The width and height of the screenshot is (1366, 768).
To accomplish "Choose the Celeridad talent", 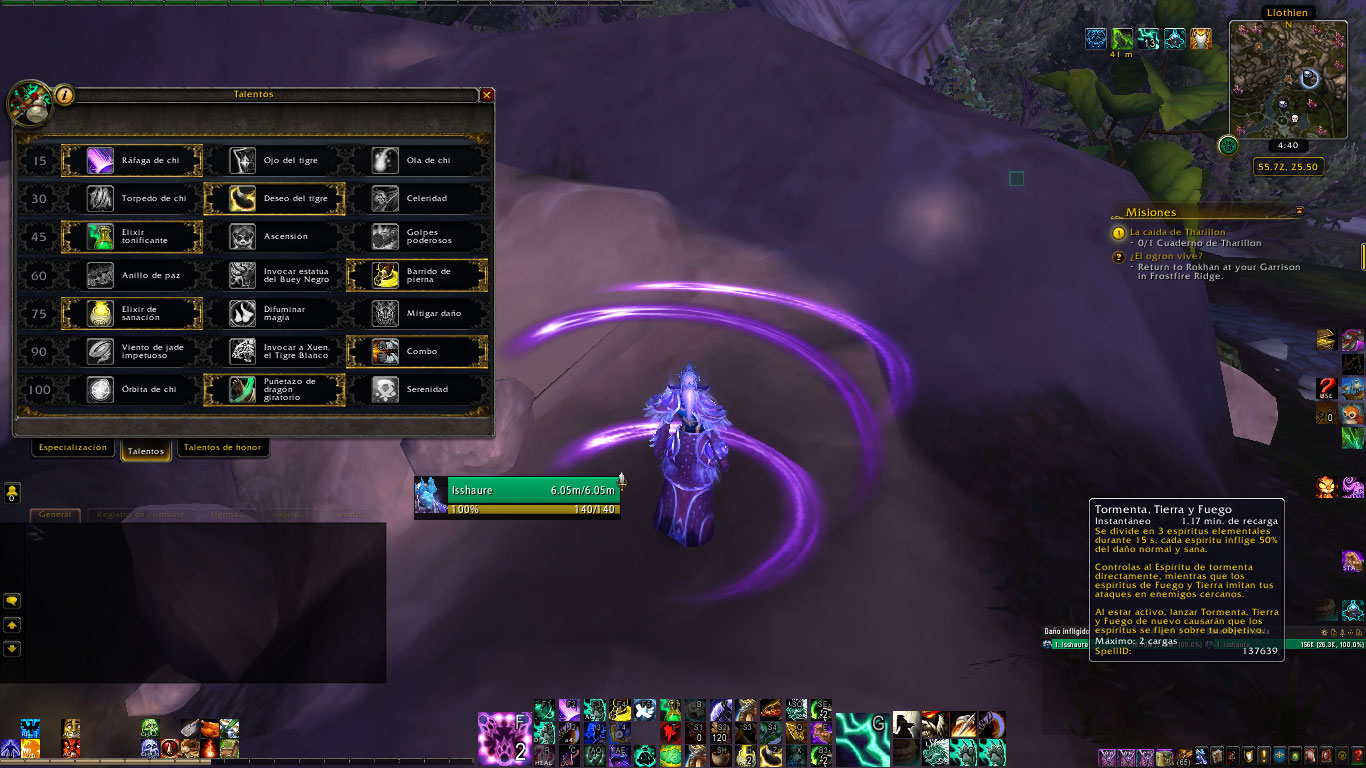I will pos(416,198).
